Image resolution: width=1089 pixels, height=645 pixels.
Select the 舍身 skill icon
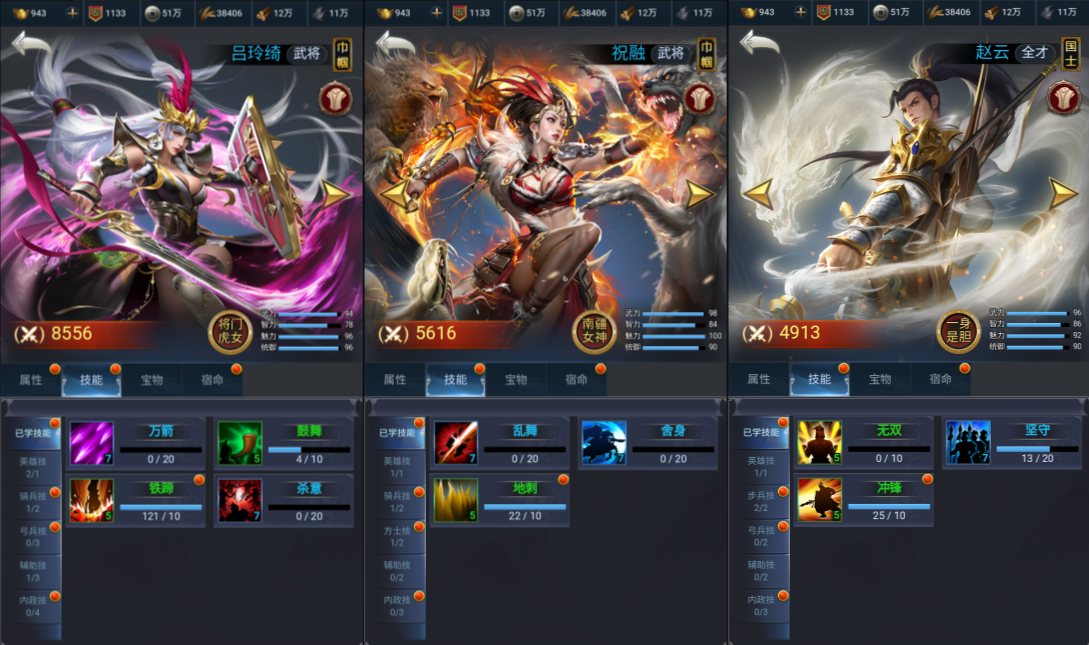[604, 443]
